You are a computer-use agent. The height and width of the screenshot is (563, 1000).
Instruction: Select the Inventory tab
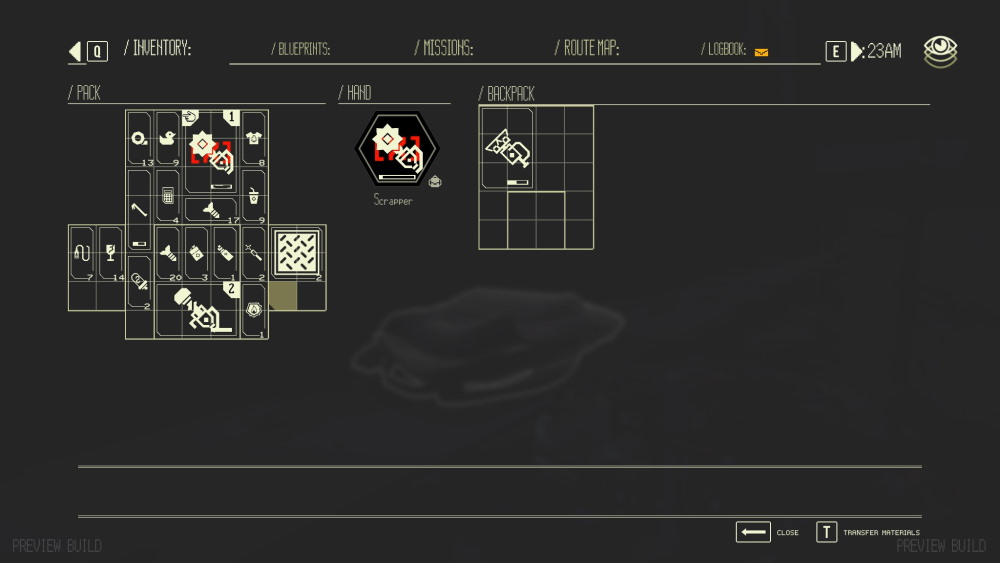coord(157,48)
